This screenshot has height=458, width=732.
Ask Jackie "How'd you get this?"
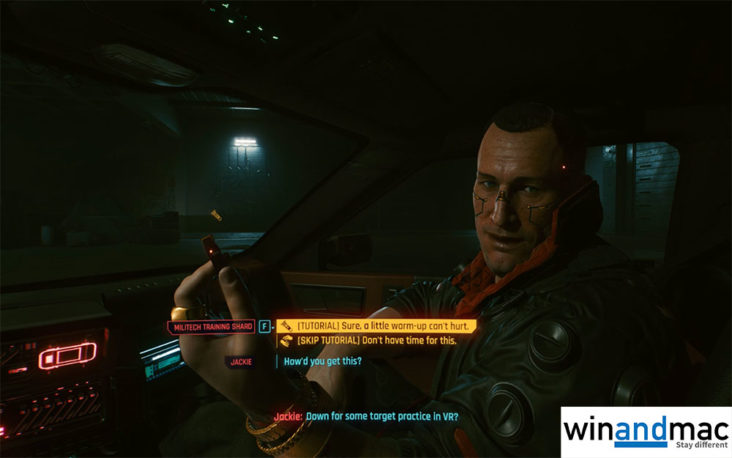(323, 361)
